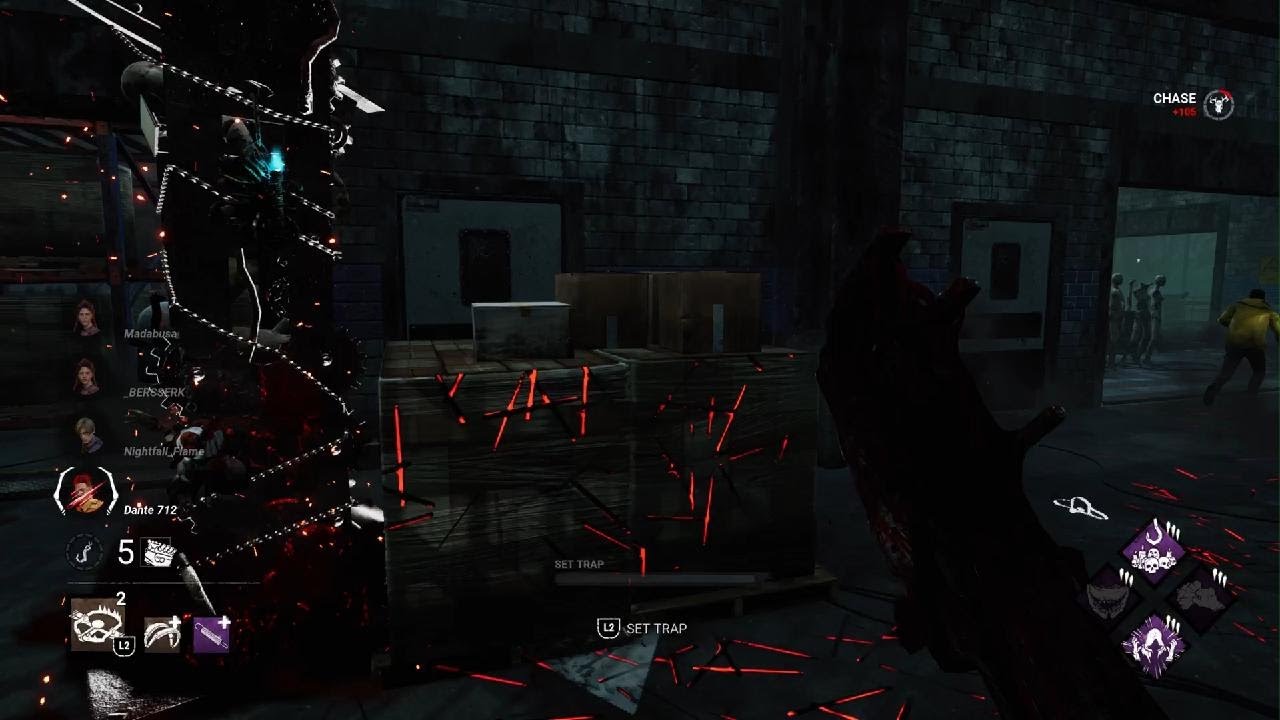Screen dimensions: 1280x720
Task: Select Madabusa's survivor portrait
Action: click(86, 317)
